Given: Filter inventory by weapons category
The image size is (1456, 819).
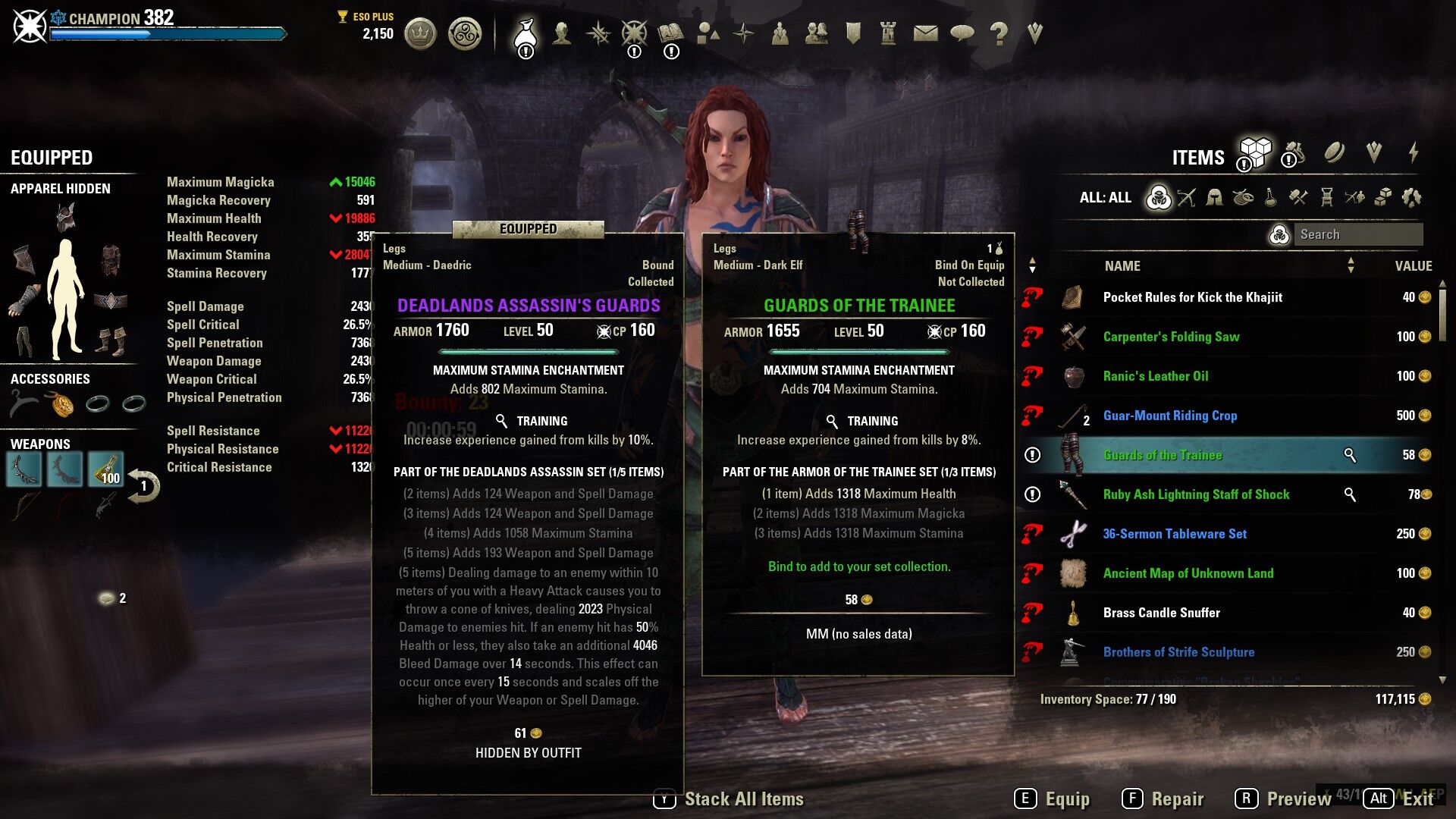Looking at the screenshot, I should click(x=1187, y=198).
